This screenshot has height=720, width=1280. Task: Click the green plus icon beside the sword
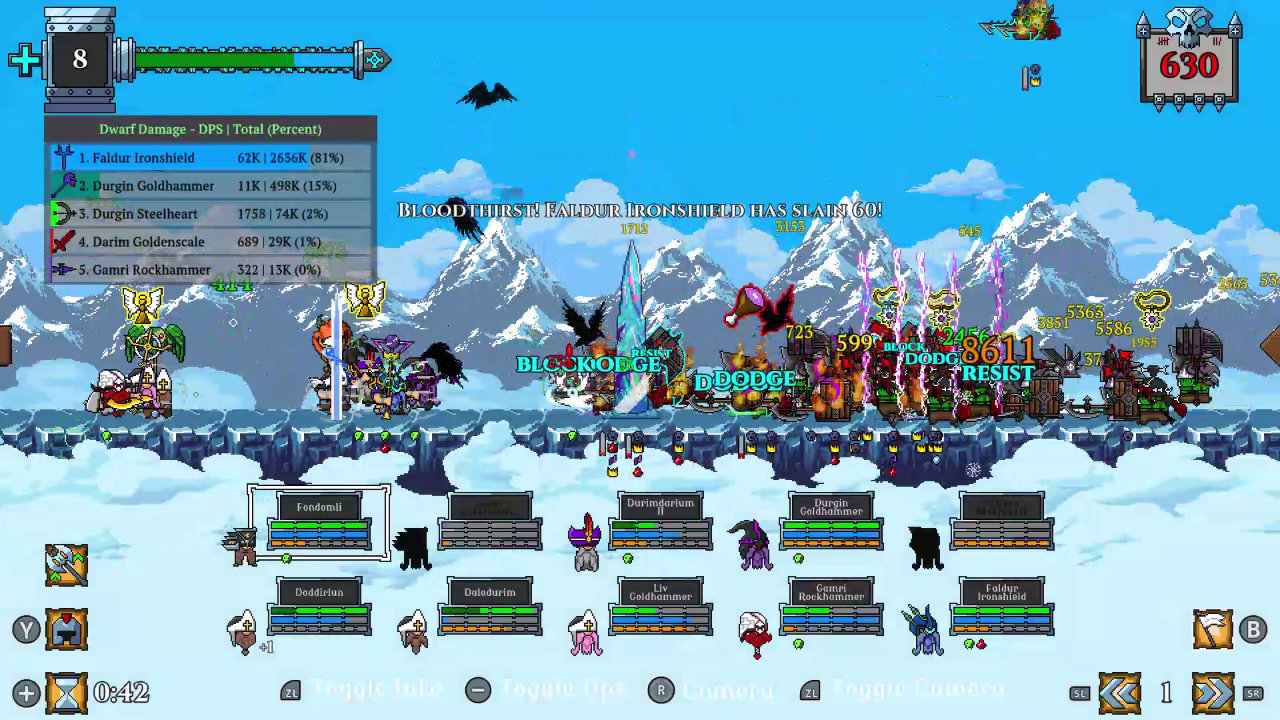[x=24, y=60]
